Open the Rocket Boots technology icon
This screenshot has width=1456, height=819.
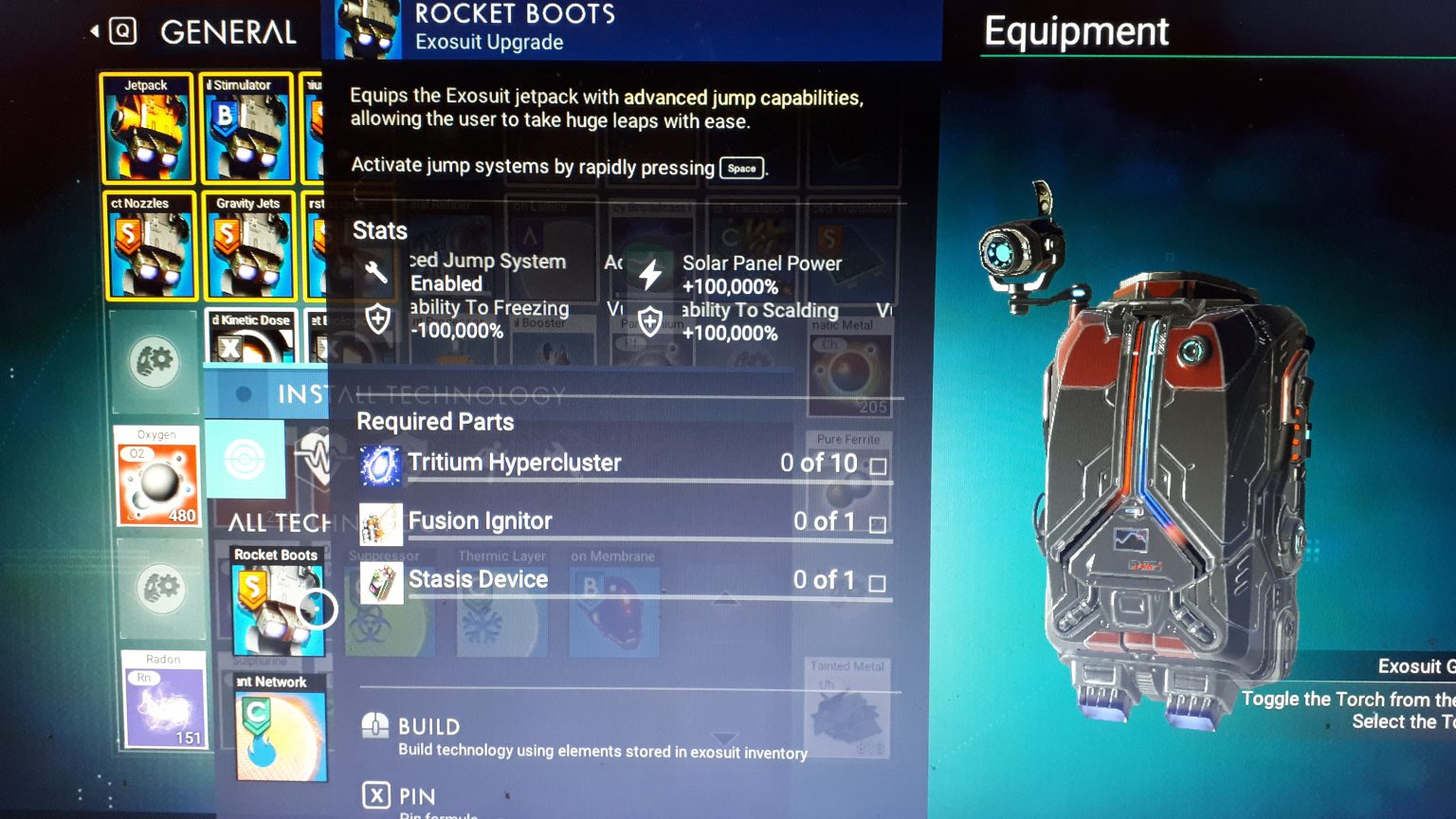276,605
